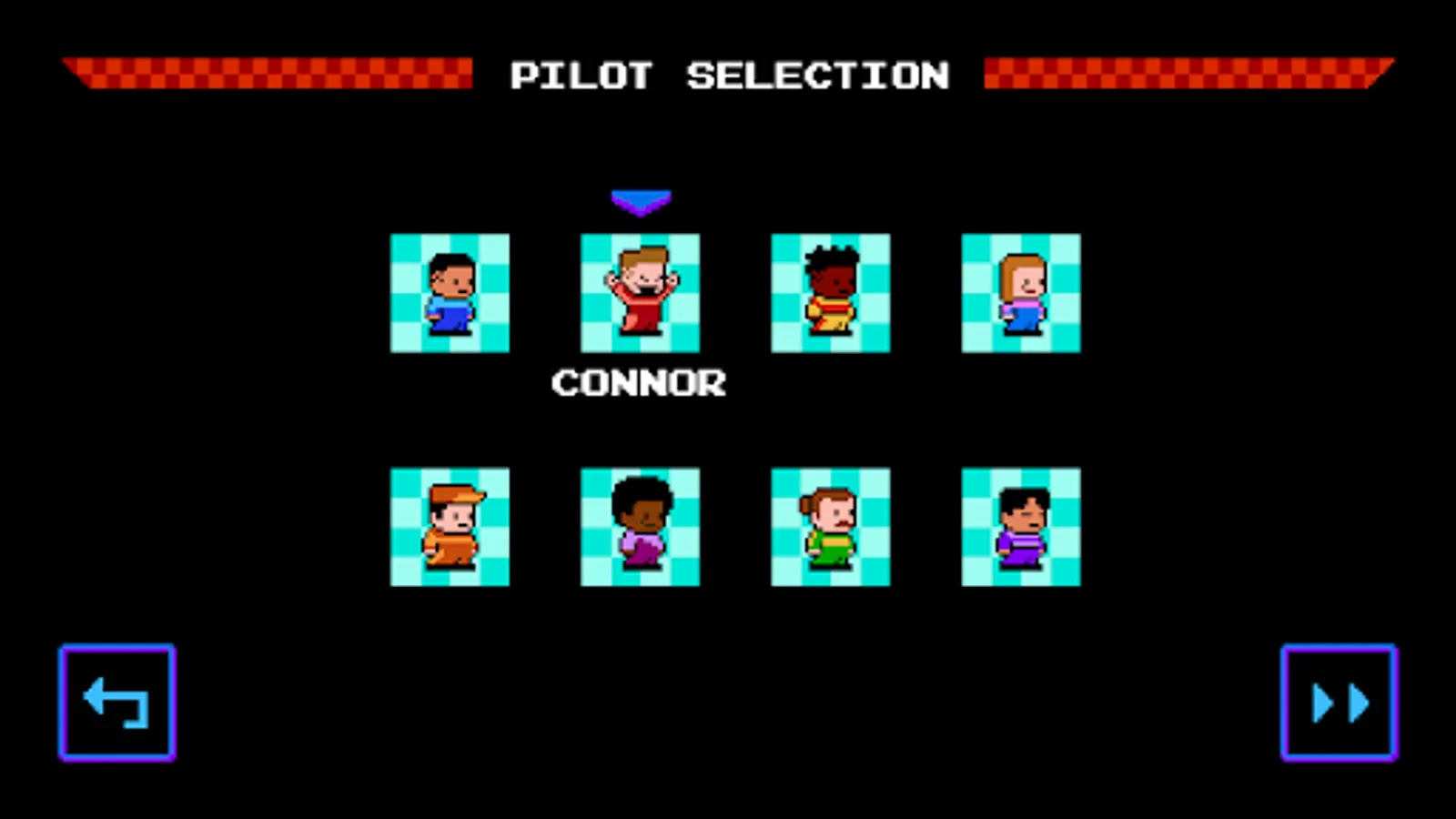This screenshot has width=1456, height=819.
Task: Click the CONNOR name label
Action: [640, 382]
